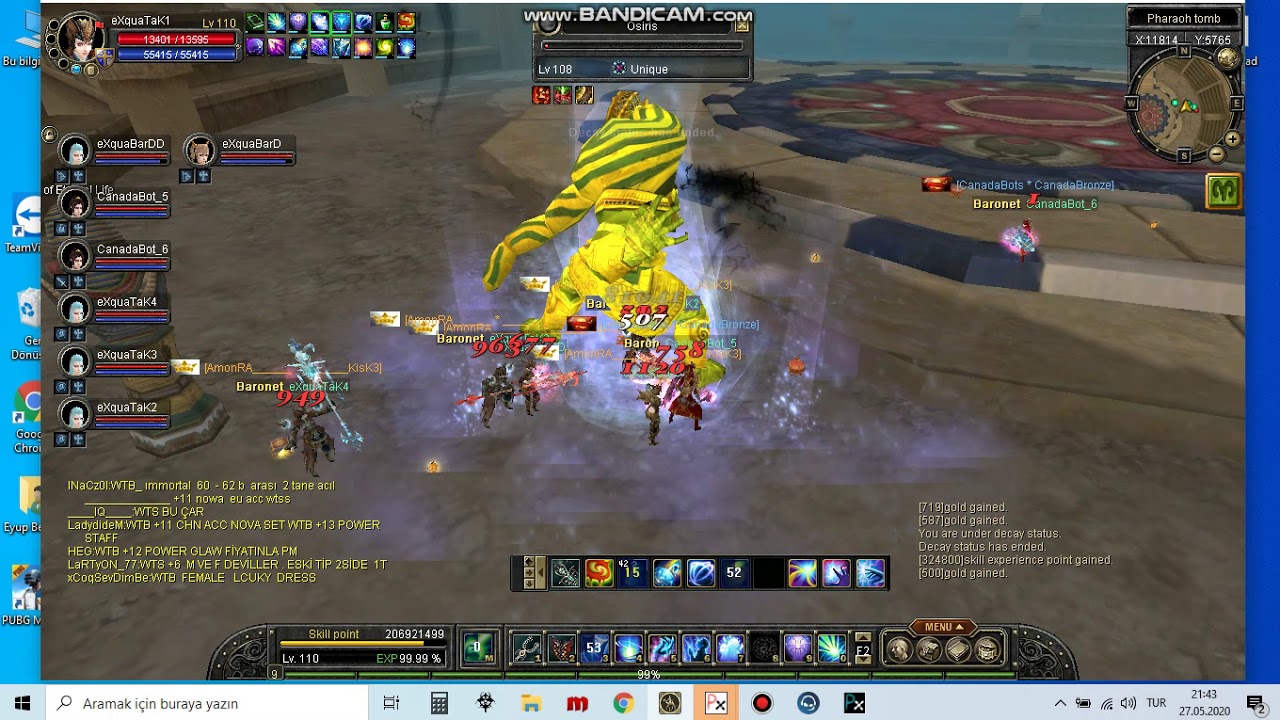Viewport: 1280px width, 720px height.
Task: Open the MENU expander button
Action: pos(944,627)
